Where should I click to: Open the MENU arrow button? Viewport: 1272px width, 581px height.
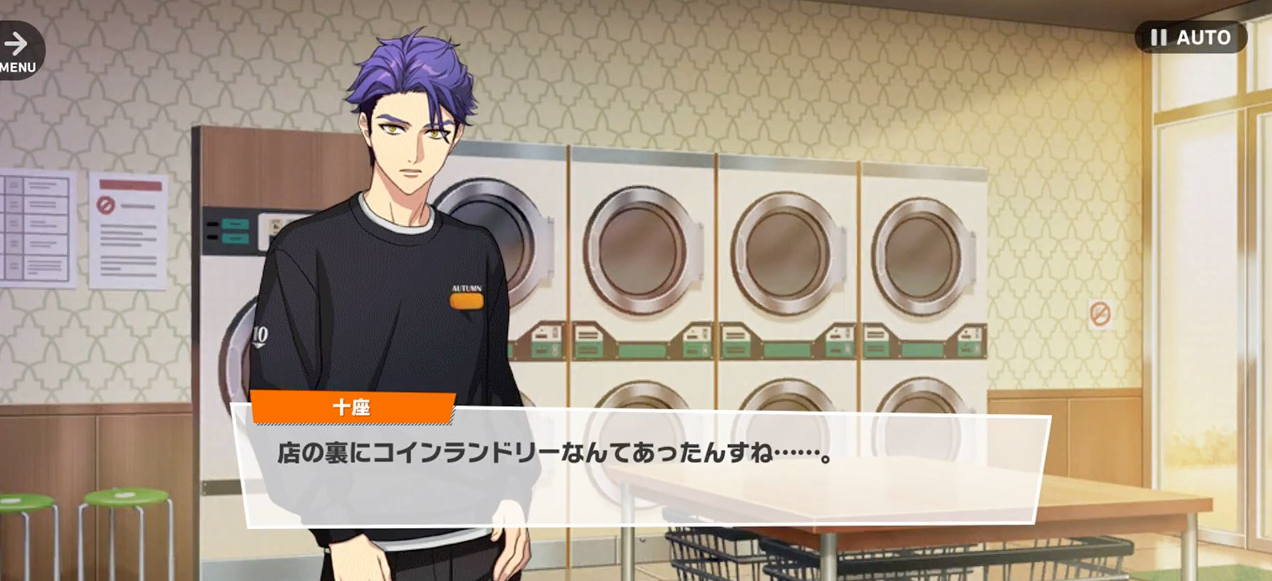pyautogui.click(x=17, y=49)
